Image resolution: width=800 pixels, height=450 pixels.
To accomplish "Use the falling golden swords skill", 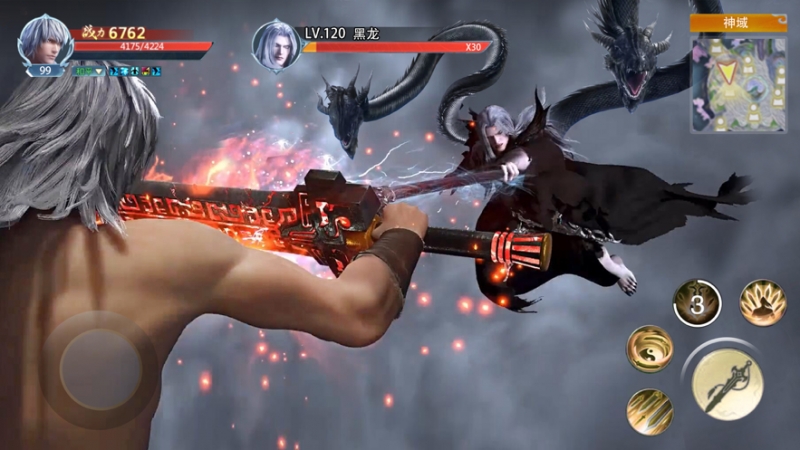I will pos(649,411).
